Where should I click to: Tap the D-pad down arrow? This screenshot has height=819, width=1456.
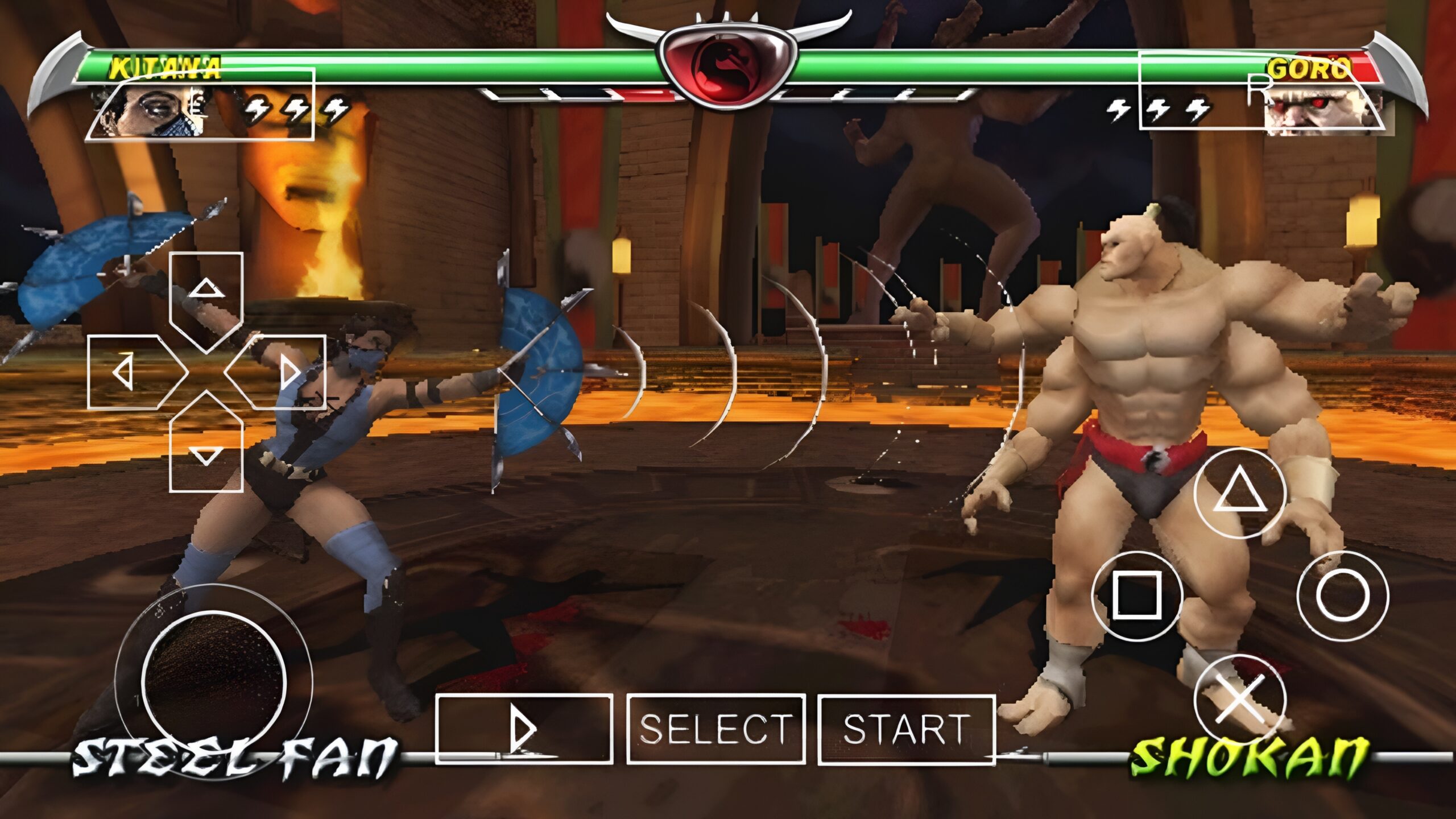pyautogui.click(x=206, y=452)
